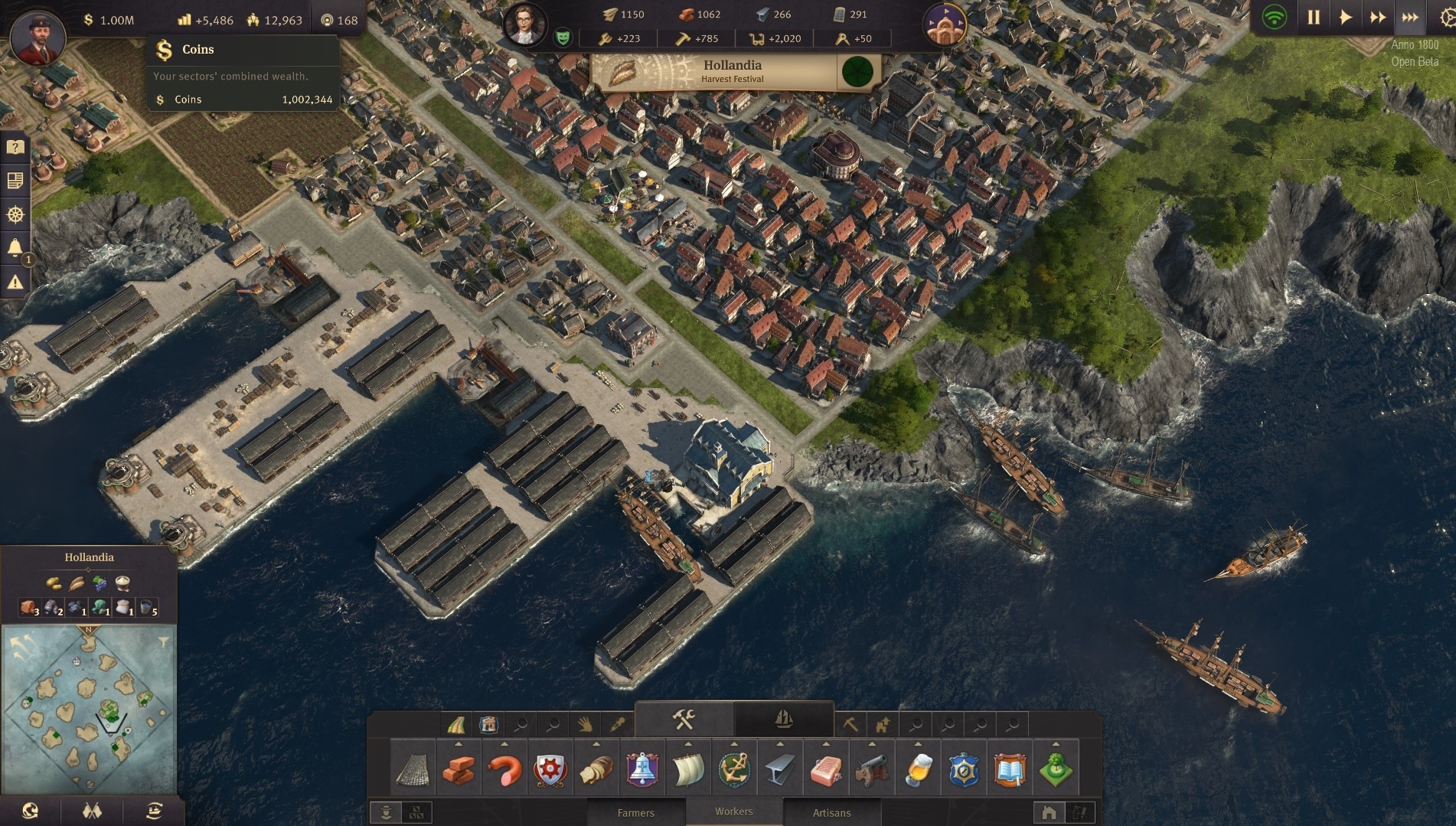Select the steel beam building icon
The height and width of the screenshot is (826, 1456).
pos(779,769)
